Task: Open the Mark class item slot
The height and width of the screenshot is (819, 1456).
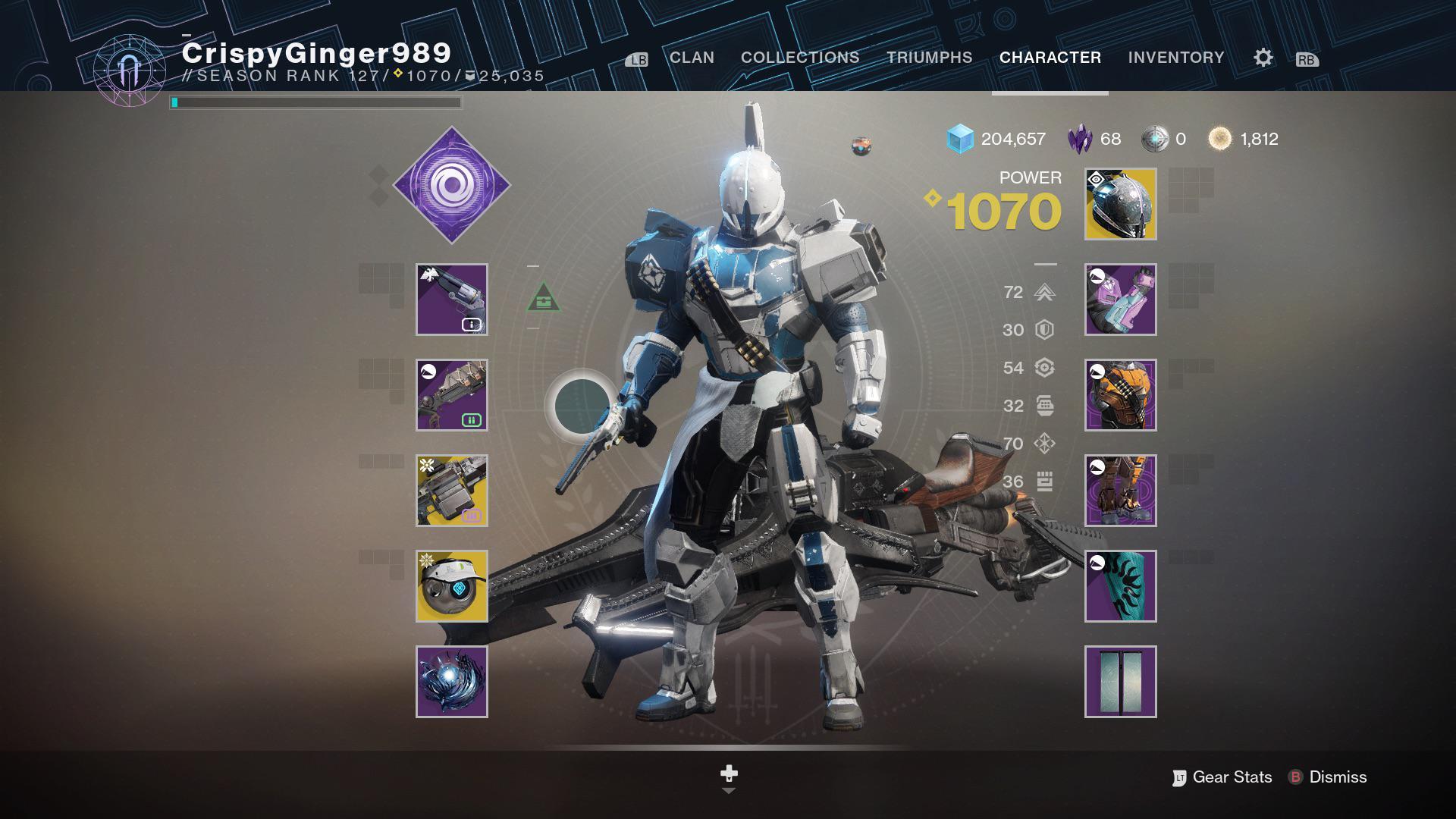Action: (1120, 586)
